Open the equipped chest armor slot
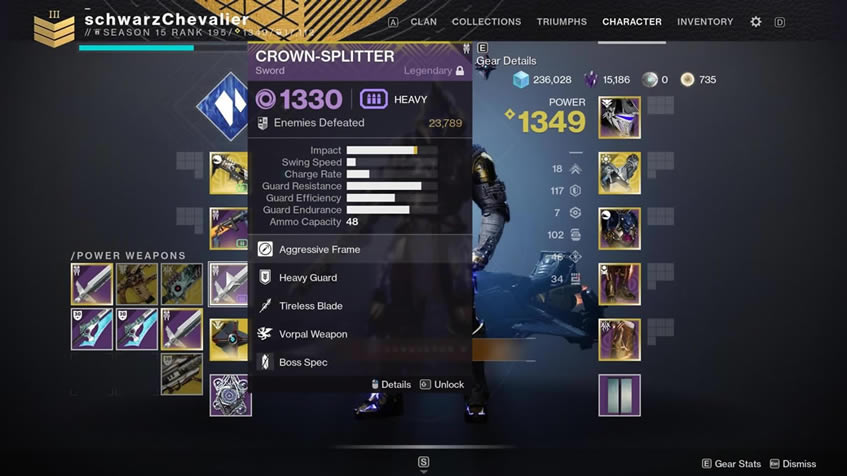 619,228
